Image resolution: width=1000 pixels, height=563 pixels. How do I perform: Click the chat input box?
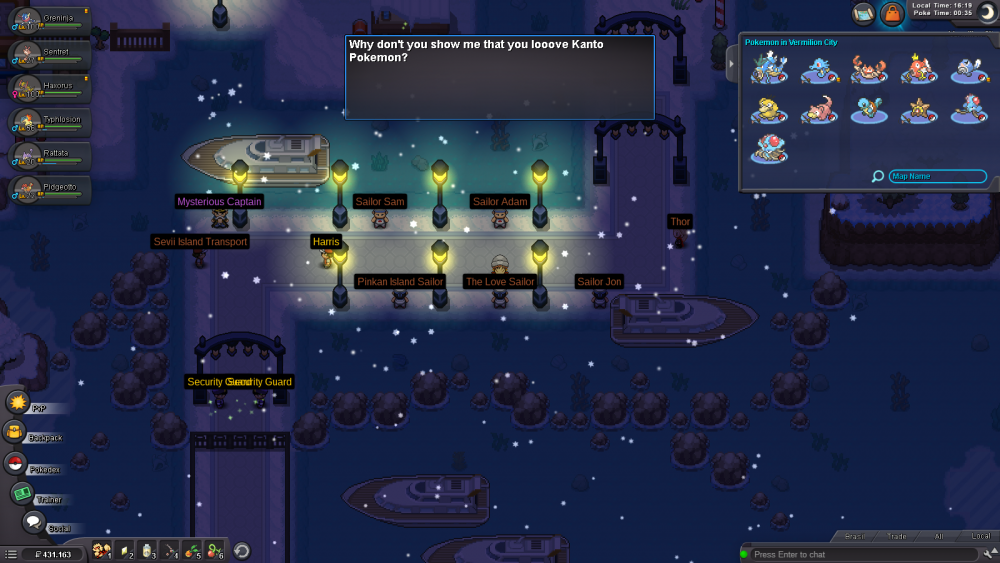[x=860, y=554]
